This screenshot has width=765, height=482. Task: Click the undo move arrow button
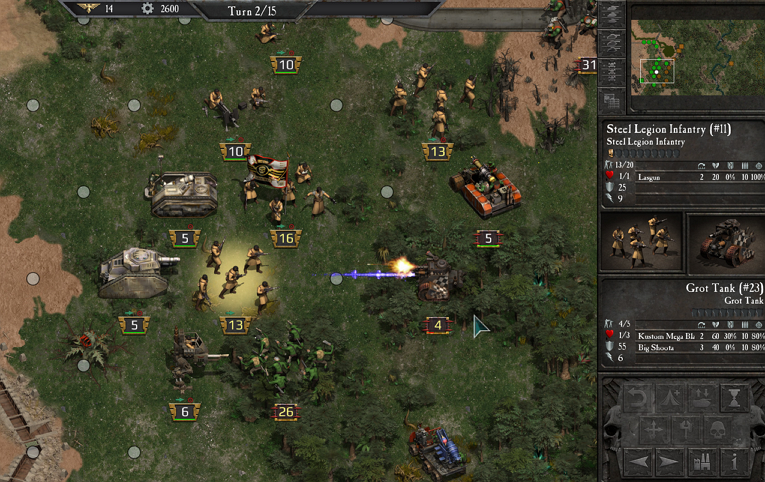coord(637,400)
